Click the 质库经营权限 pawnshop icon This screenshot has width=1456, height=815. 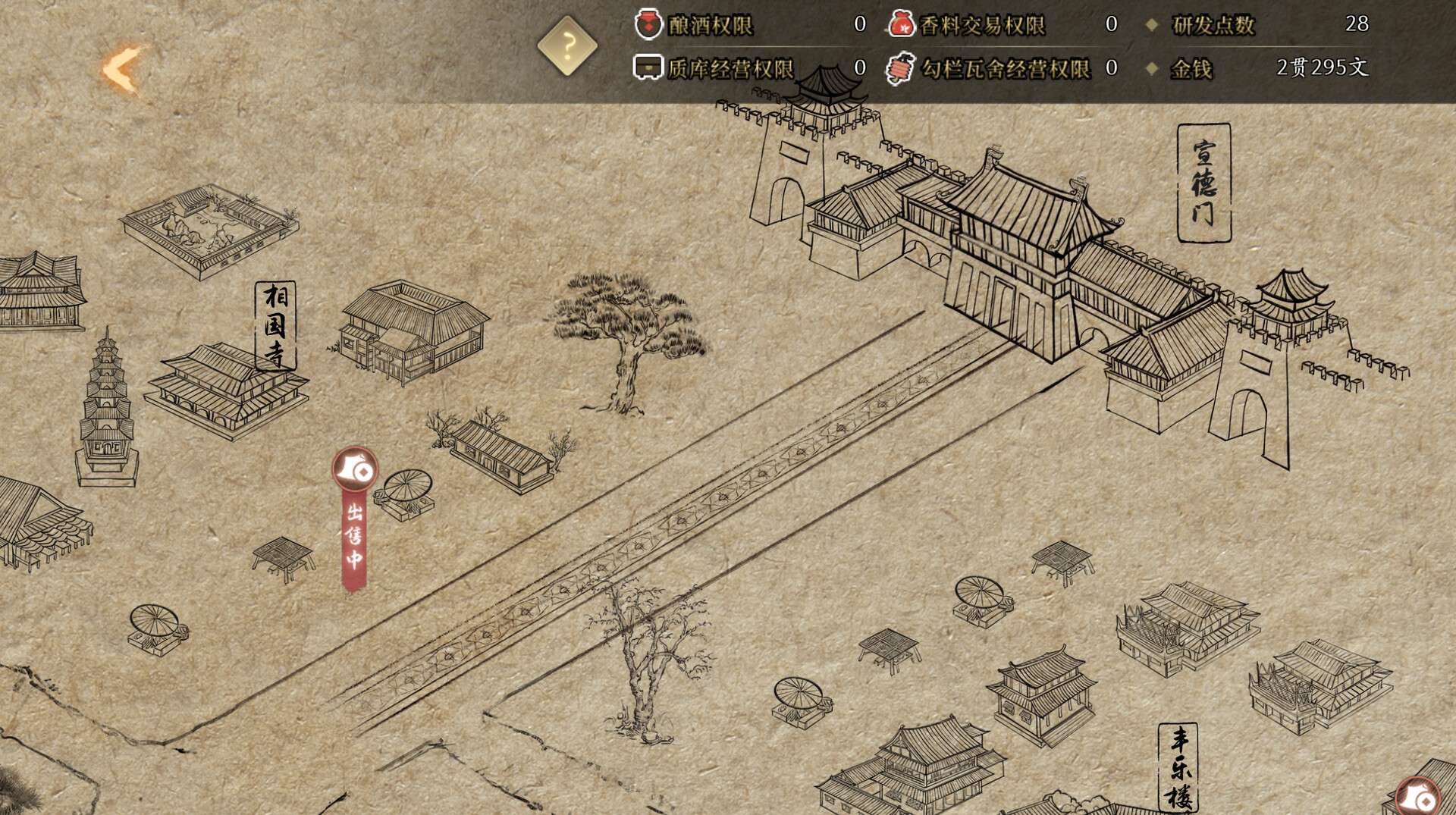(x=648, y=67)
